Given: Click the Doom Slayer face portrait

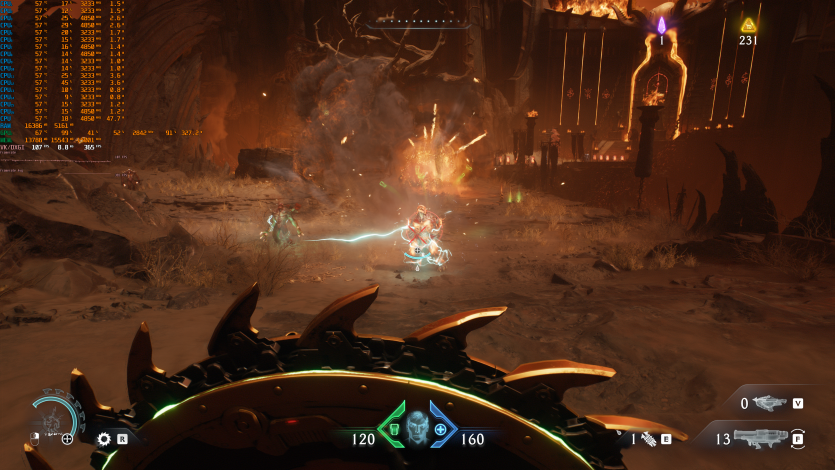Looking at the screenshot, I should (x=417, y=431).
